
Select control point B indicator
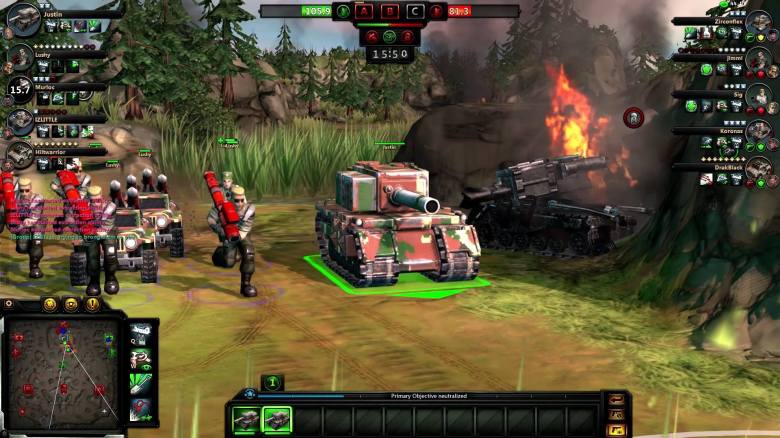coord(391,12)
